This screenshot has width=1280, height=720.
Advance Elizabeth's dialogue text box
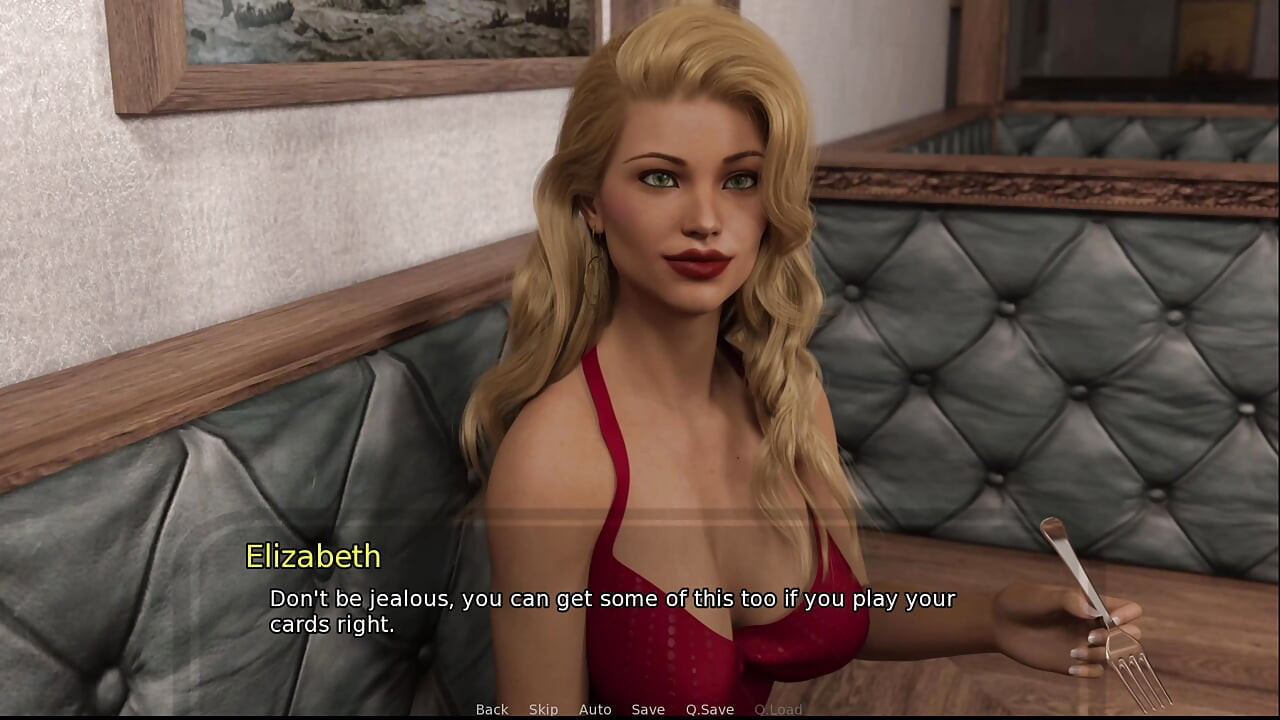click(612, 612)
